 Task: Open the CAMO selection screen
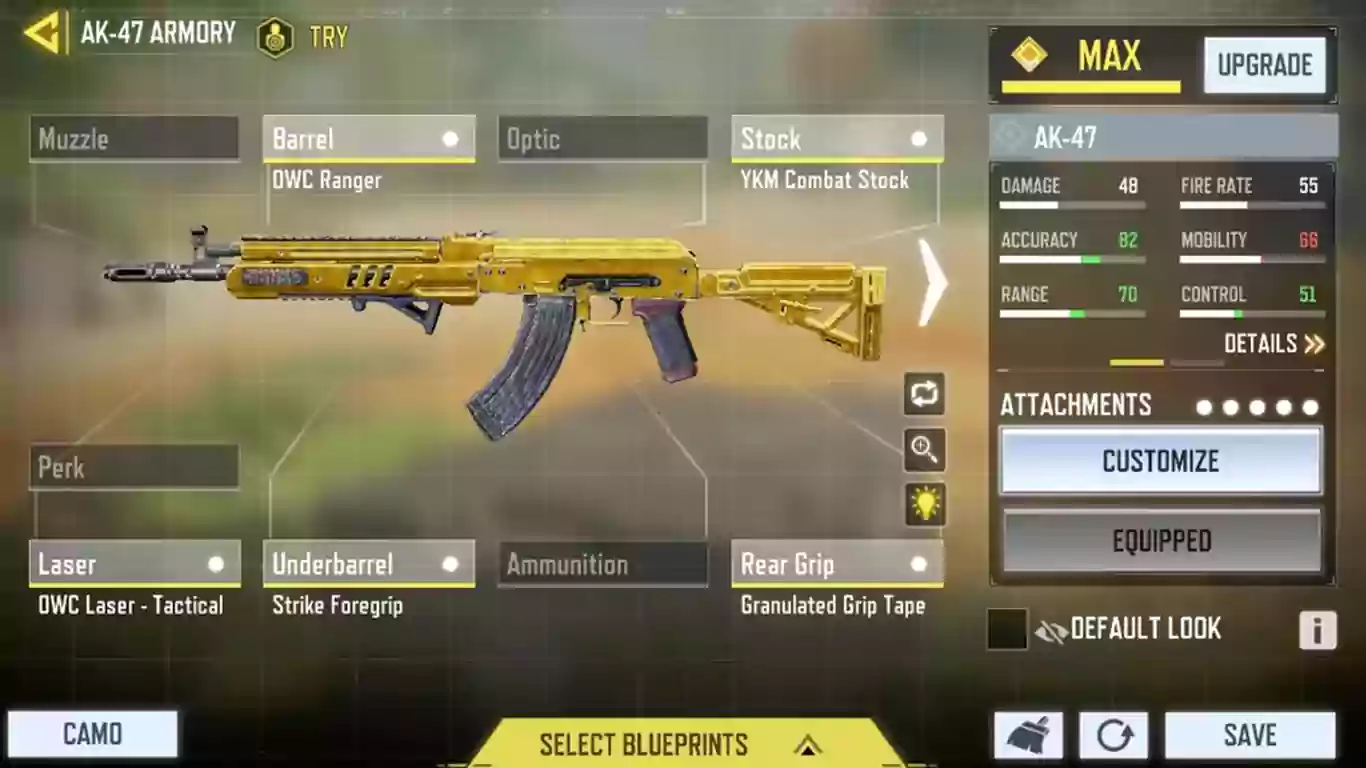[x=93, y=733]
